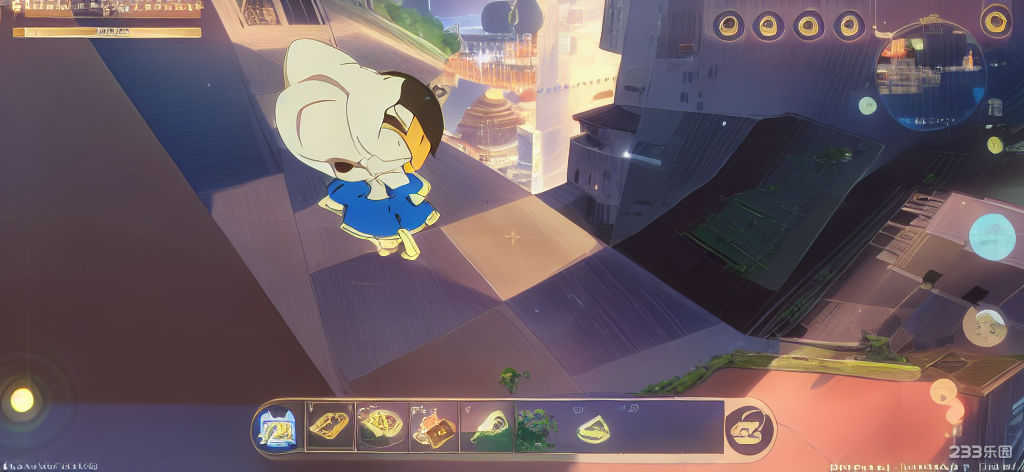This screenshot has height=472, width=1024.
Task: Choose the first golden item hotbar slot
Action: [329, 427]
